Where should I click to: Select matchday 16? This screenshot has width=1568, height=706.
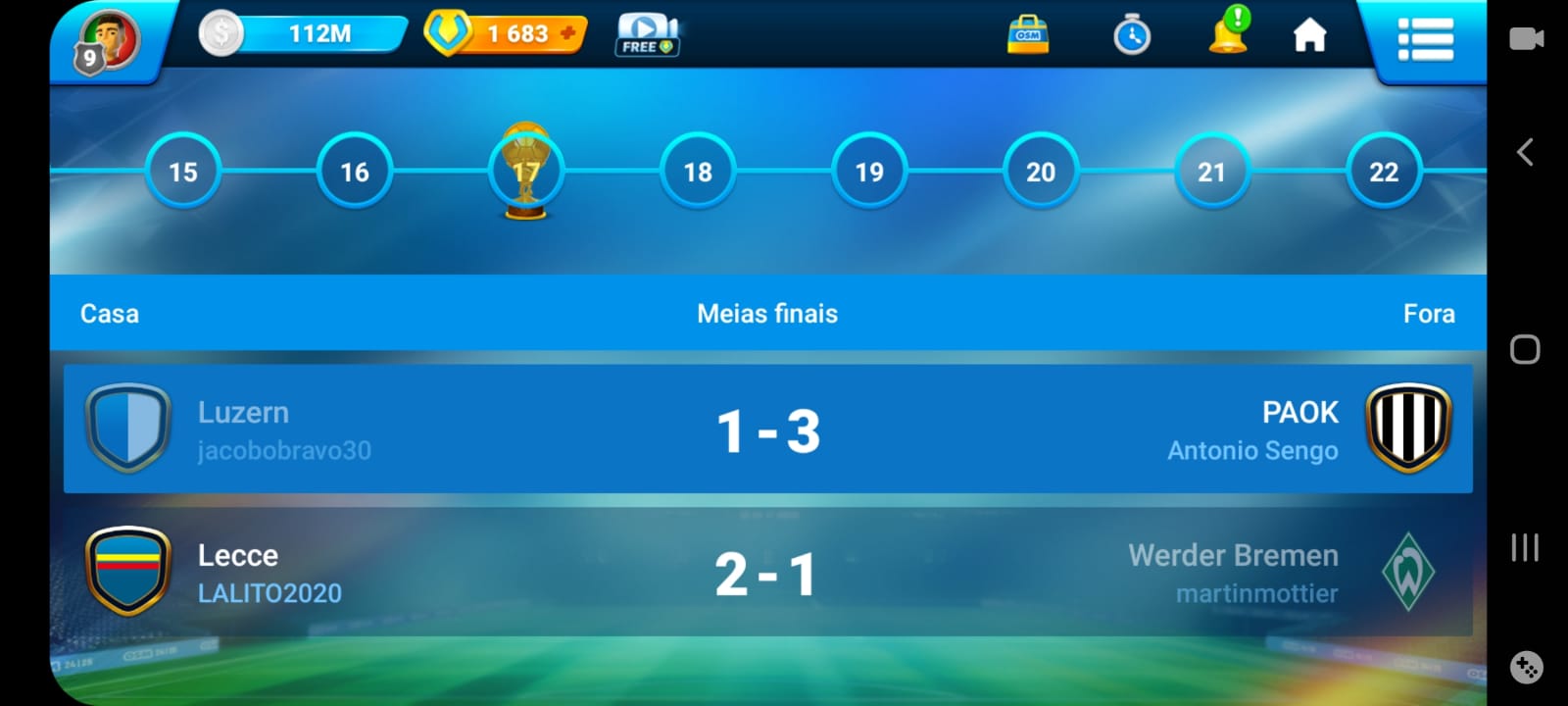355,172
